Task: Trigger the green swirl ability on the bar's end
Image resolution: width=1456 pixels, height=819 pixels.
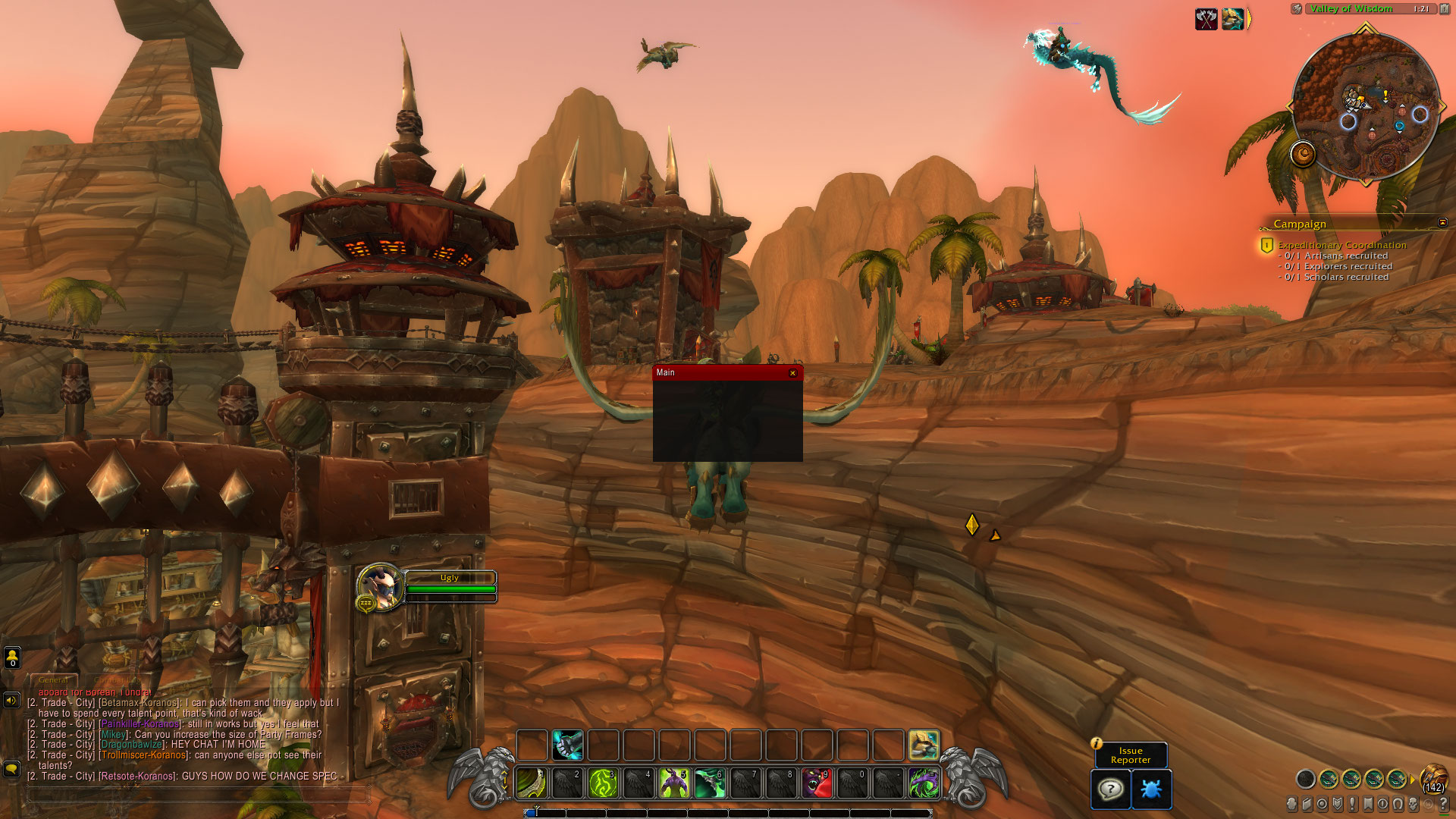Action: [924, 783]
